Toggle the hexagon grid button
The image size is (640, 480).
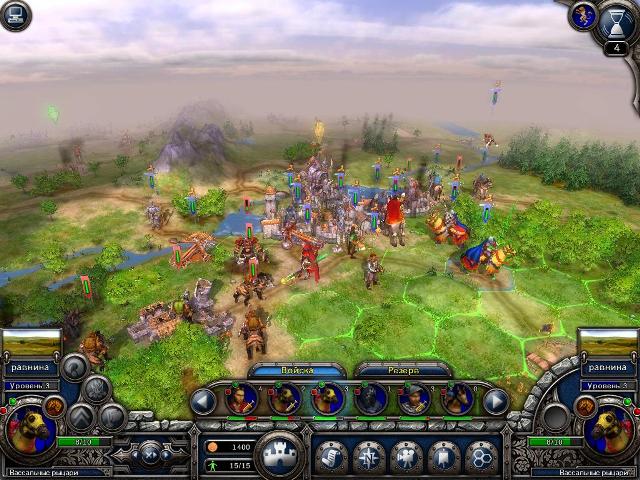coord(480,457)
